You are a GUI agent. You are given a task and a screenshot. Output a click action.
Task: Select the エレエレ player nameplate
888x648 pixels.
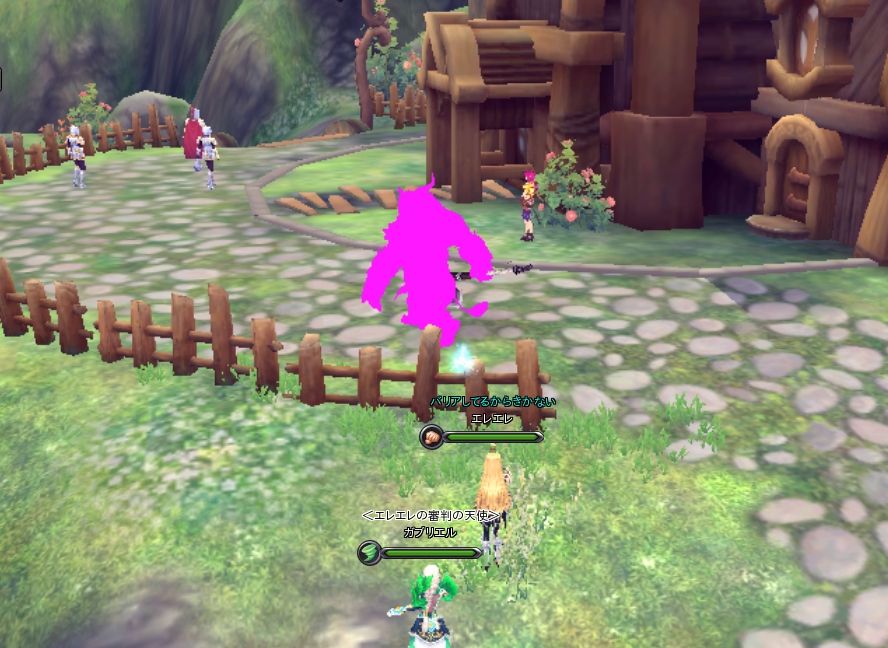click(491, 419)
